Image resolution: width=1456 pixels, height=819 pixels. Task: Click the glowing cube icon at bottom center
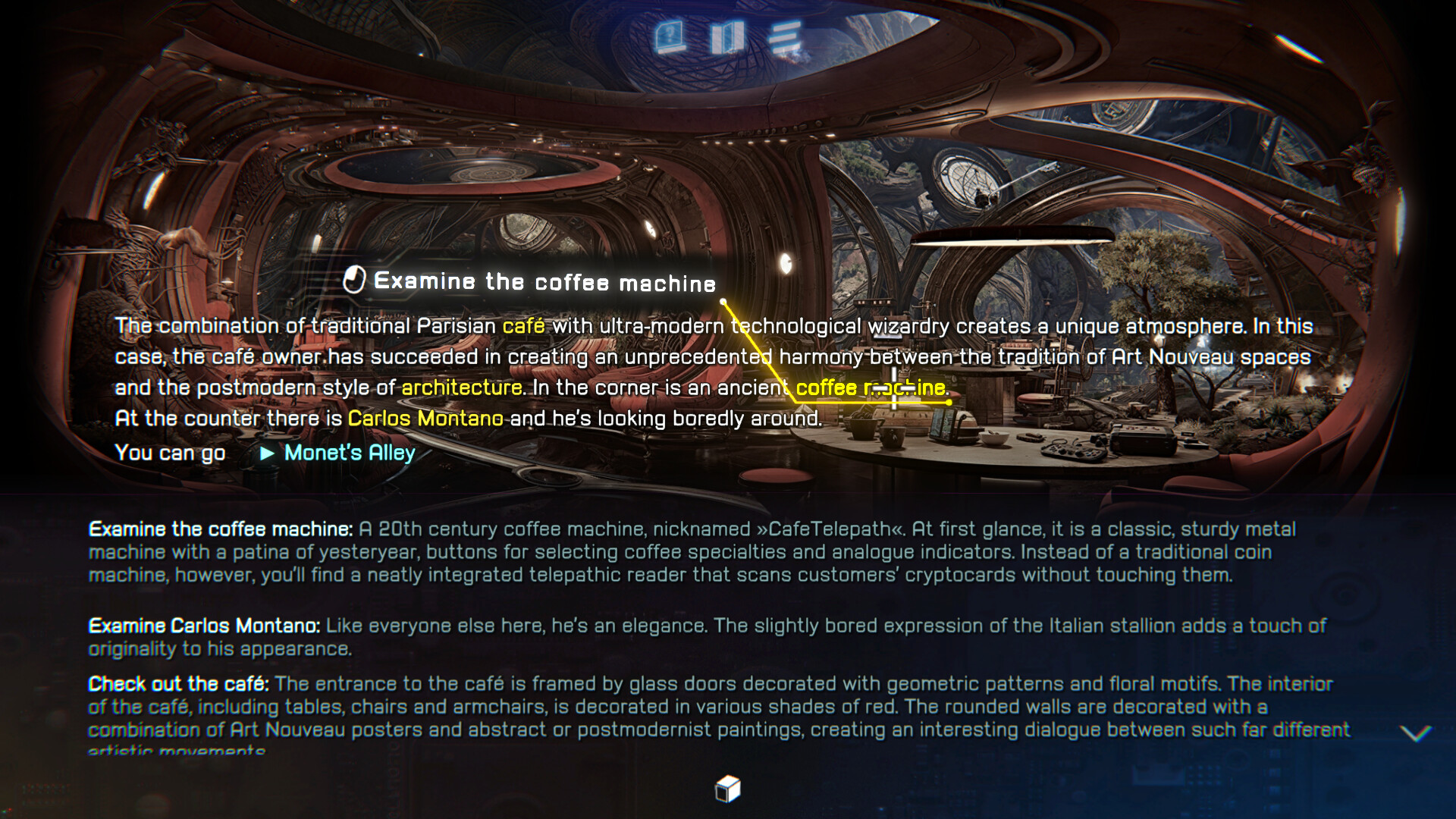point(726,789)
